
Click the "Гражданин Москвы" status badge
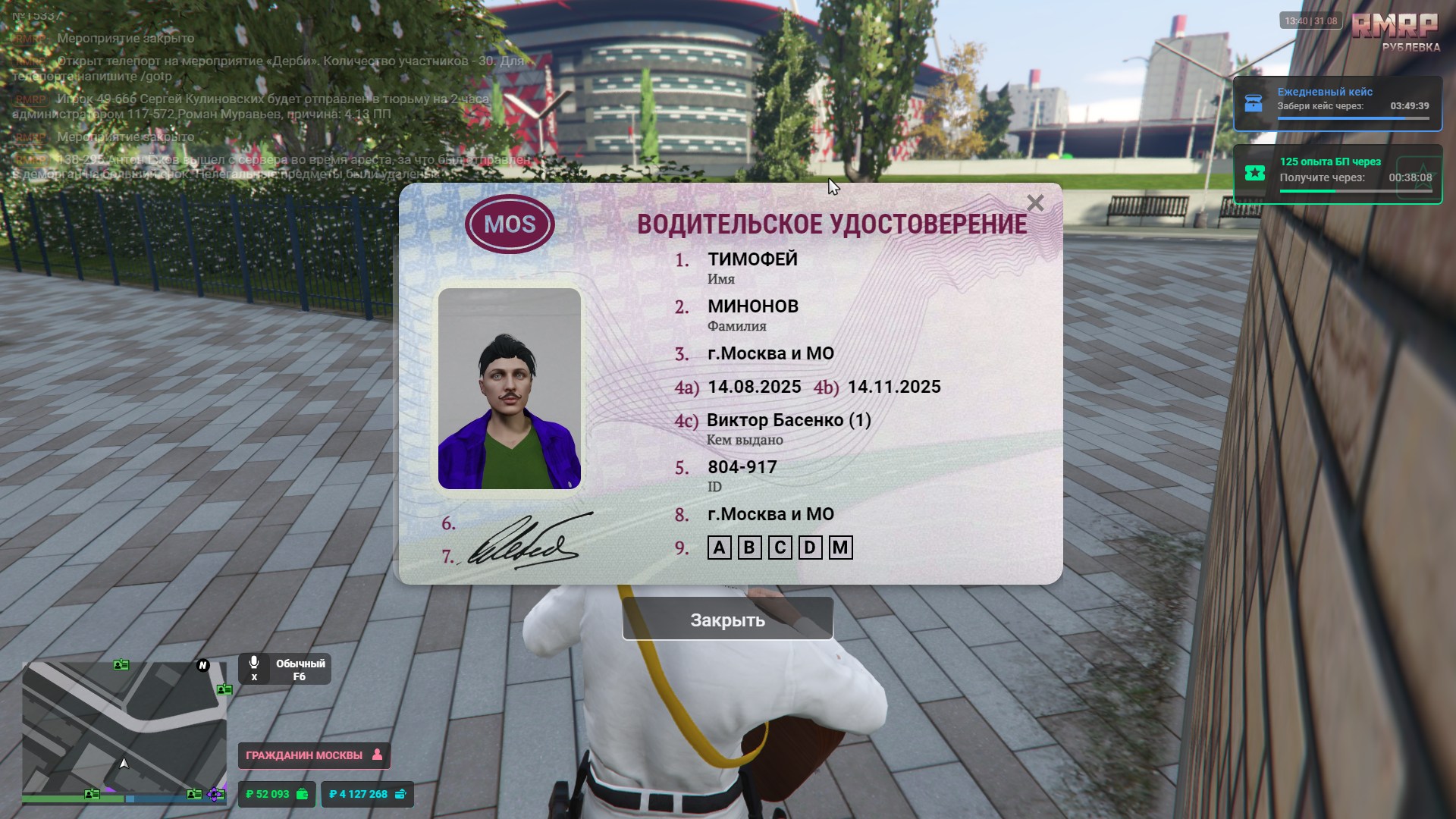point(314,755)
